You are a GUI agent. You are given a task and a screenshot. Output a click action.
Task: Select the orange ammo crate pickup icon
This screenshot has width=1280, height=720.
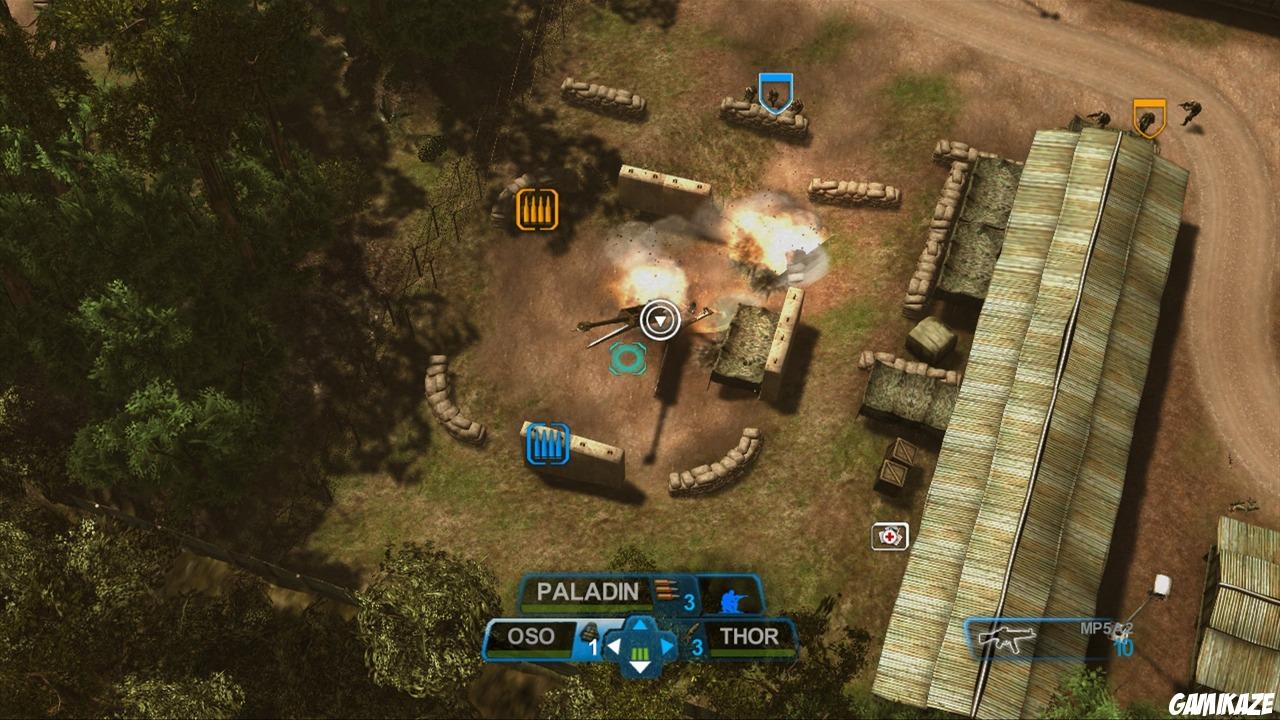coord(537,210)
